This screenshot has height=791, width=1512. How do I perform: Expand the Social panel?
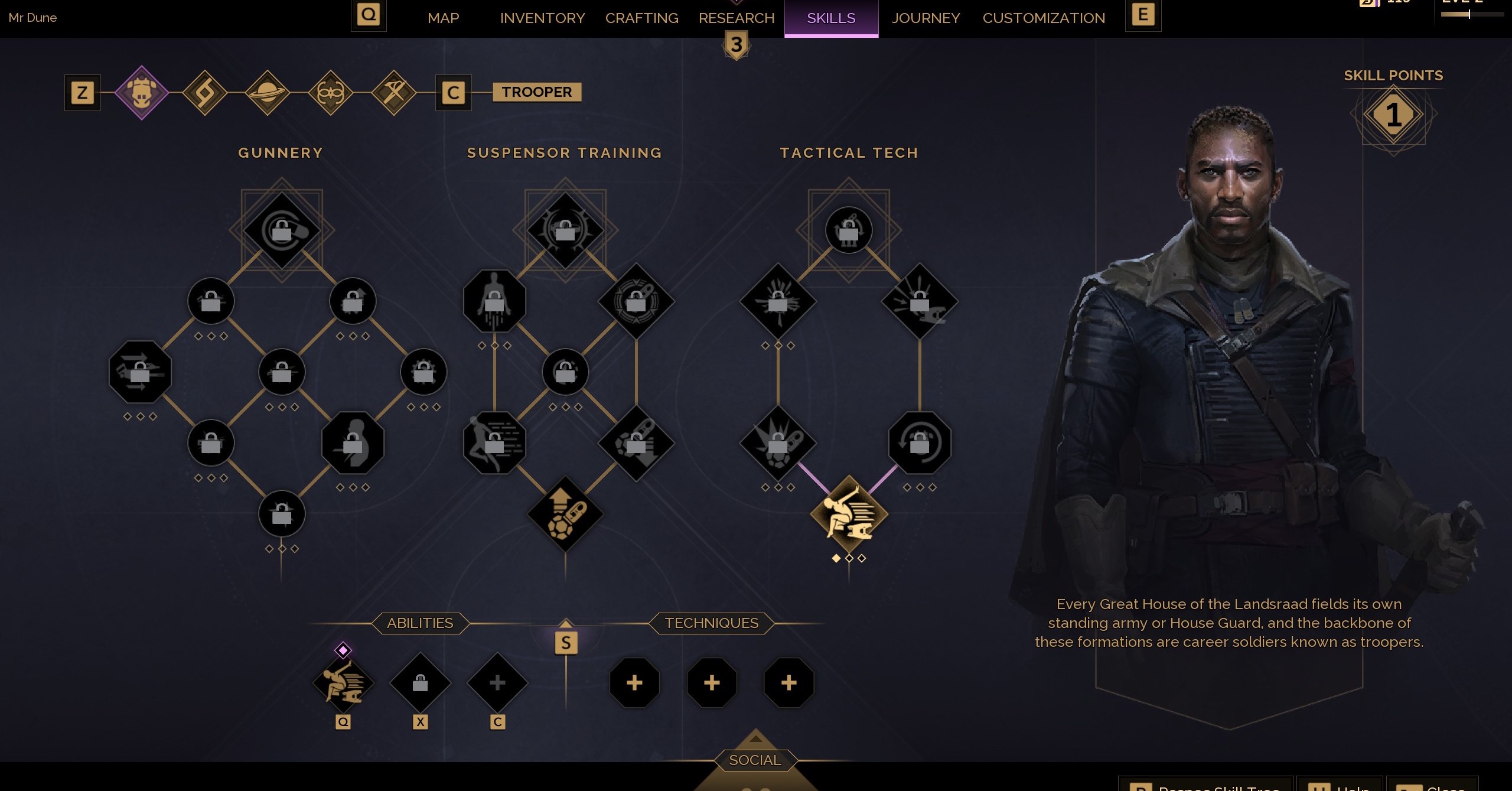[755, 760]
